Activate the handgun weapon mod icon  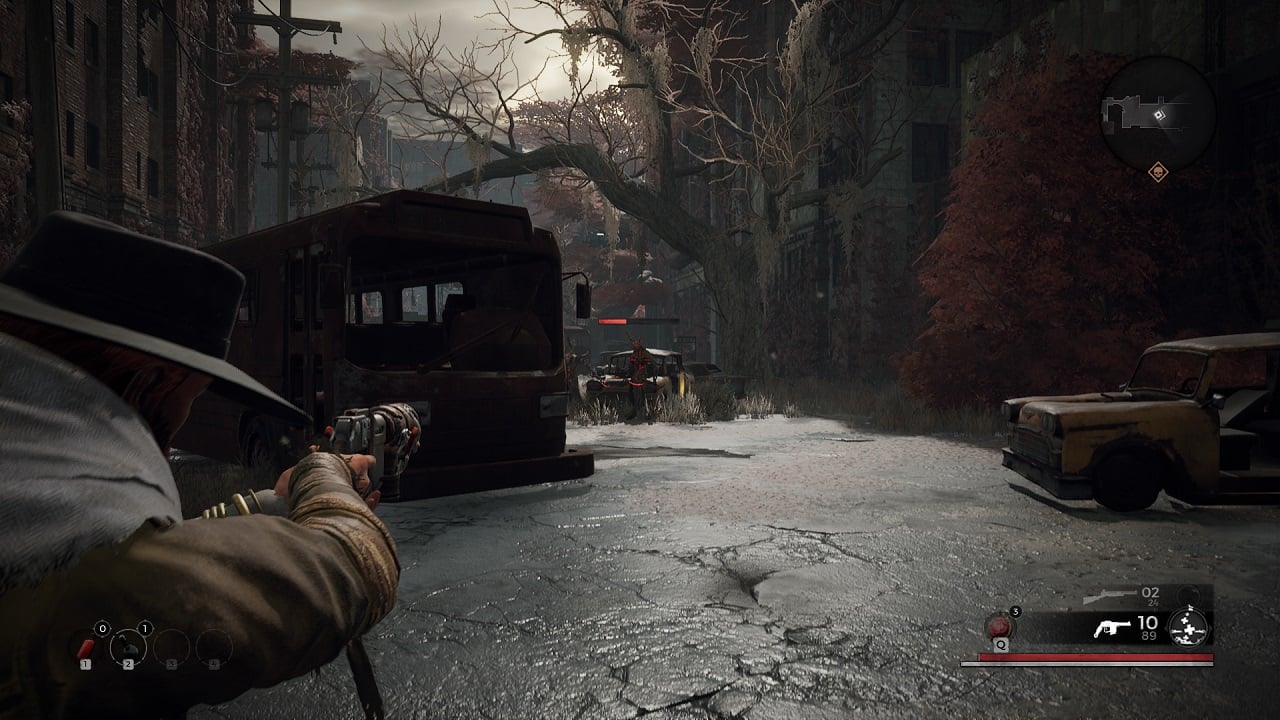tap(1189, 628)
